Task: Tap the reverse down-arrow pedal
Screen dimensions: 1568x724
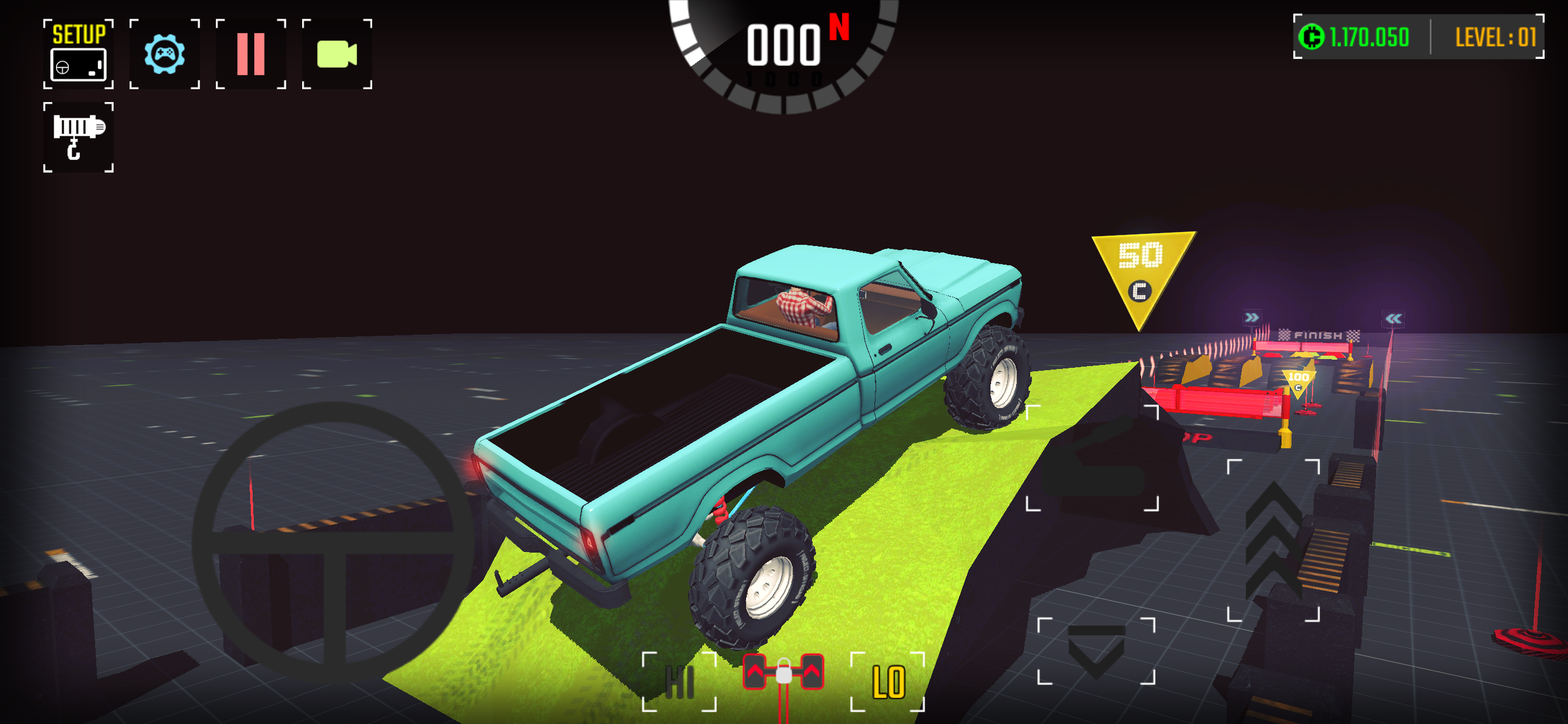Action: 1096,651
